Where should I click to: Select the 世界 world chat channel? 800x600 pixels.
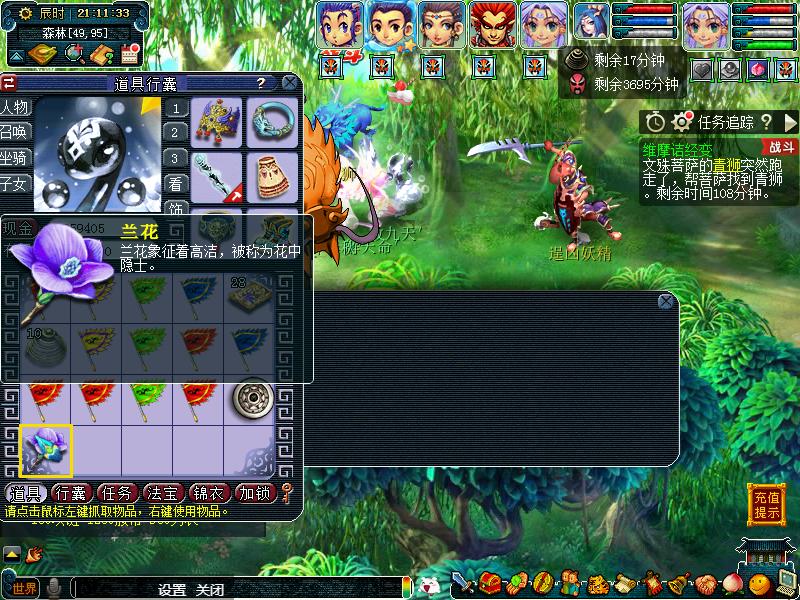coord(24,588)
